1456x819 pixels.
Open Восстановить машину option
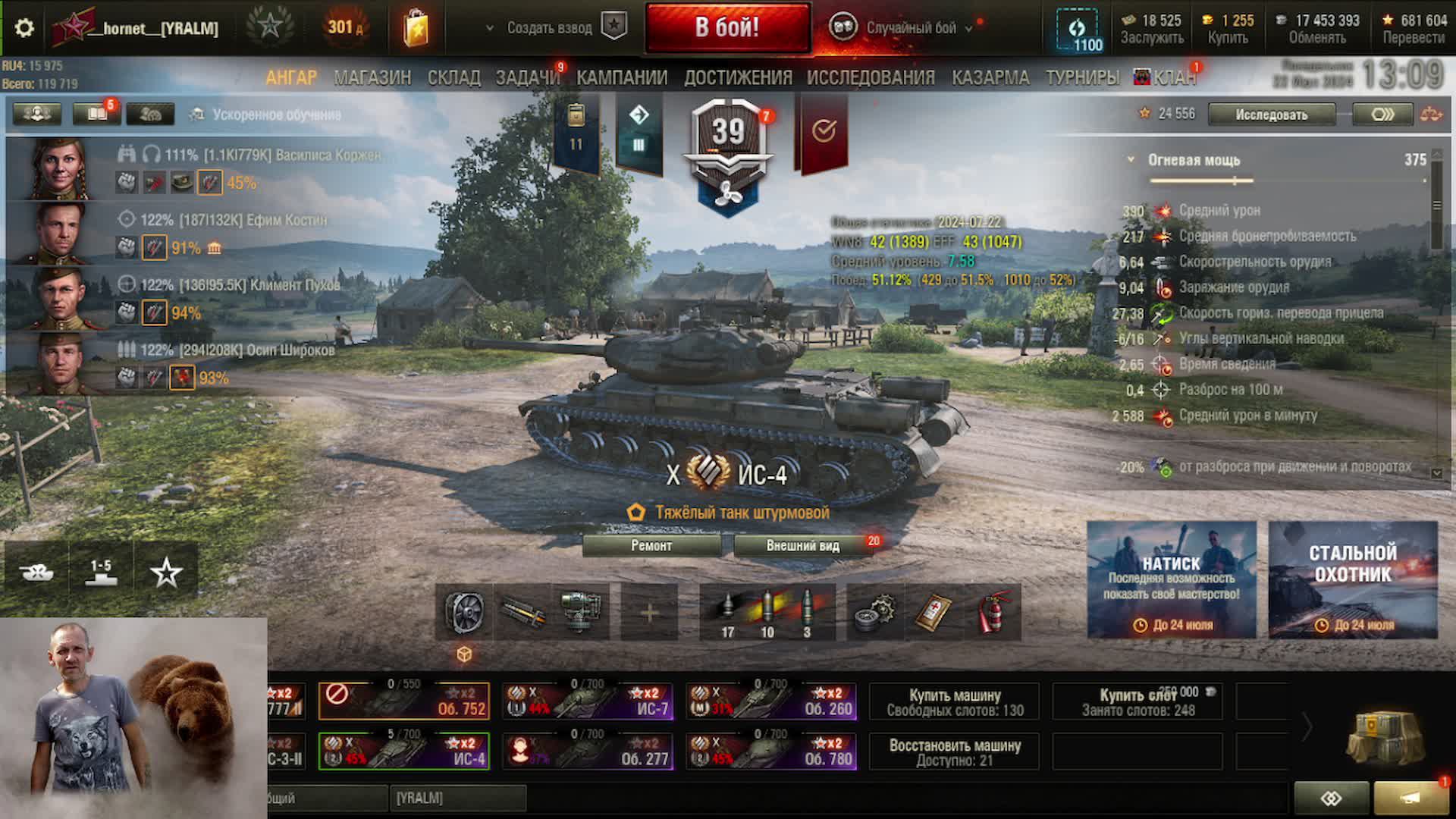pos(955,752)
